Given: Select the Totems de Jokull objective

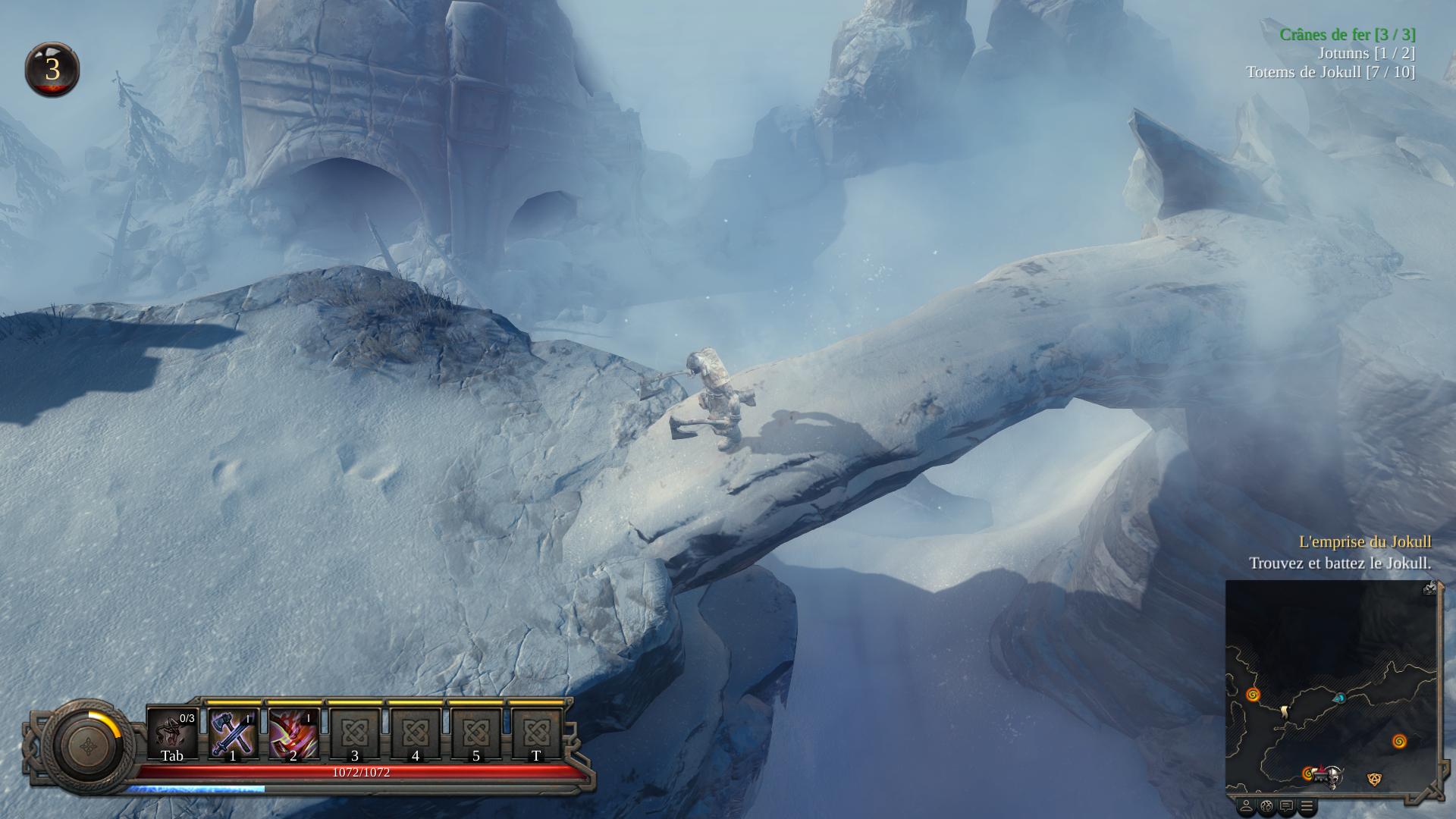Looking at the screenshot, I should click(x=1330, y=72).
